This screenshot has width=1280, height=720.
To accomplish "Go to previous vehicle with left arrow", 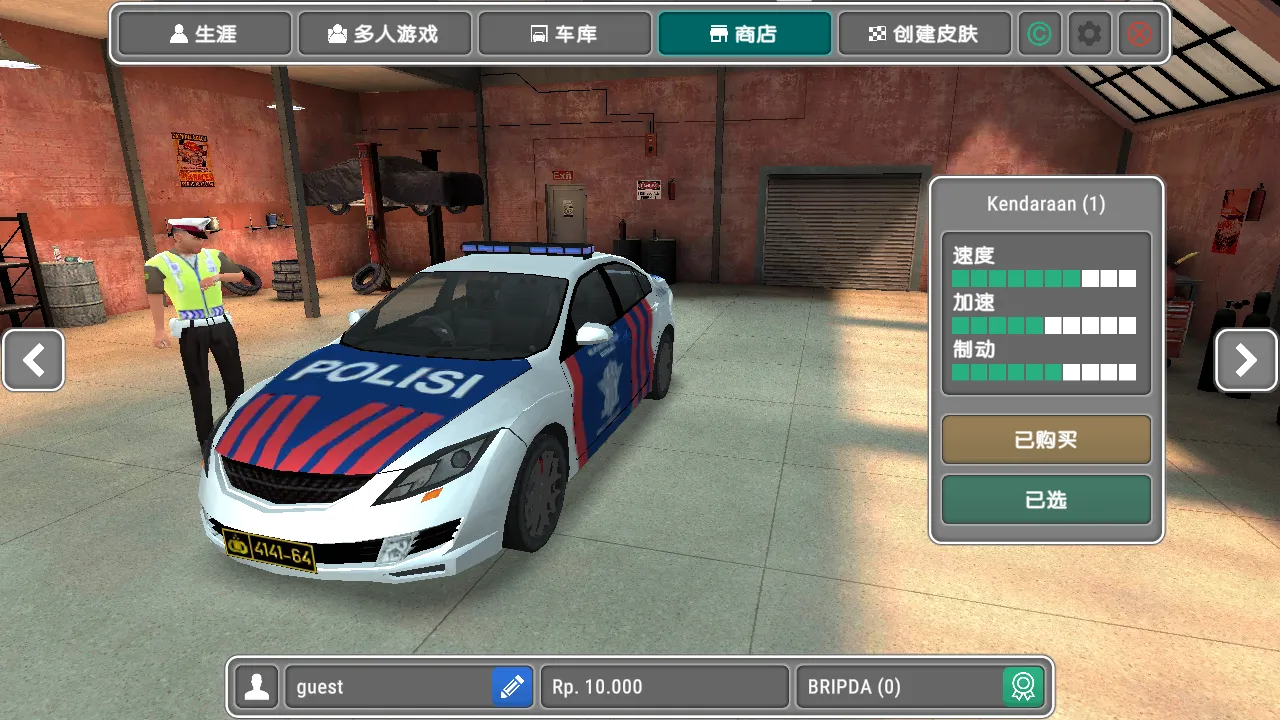I will tap(33, 360).
